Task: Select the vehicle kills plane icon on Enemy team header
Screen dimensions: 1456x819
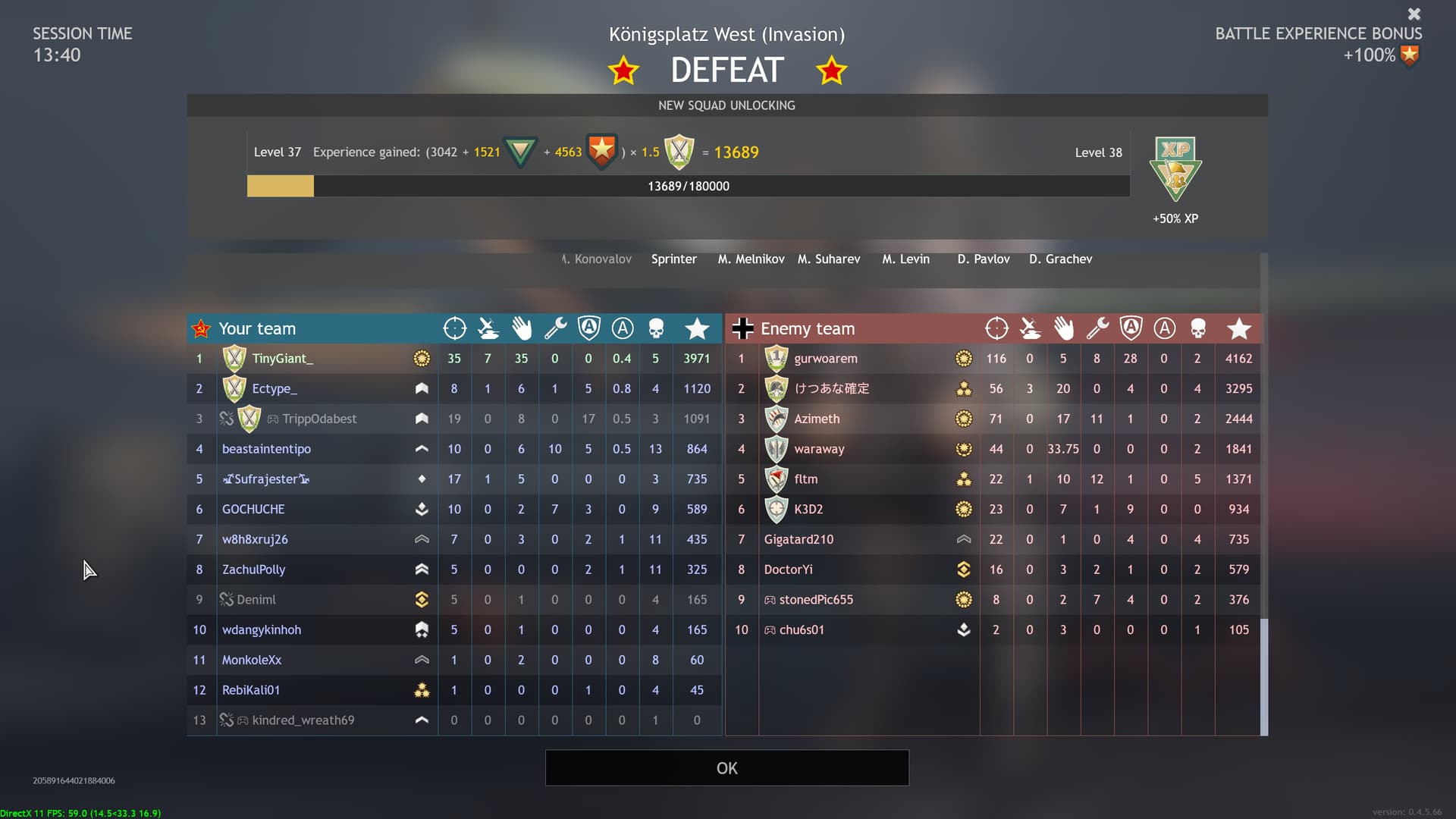Action: click(x=1030, y=328)
